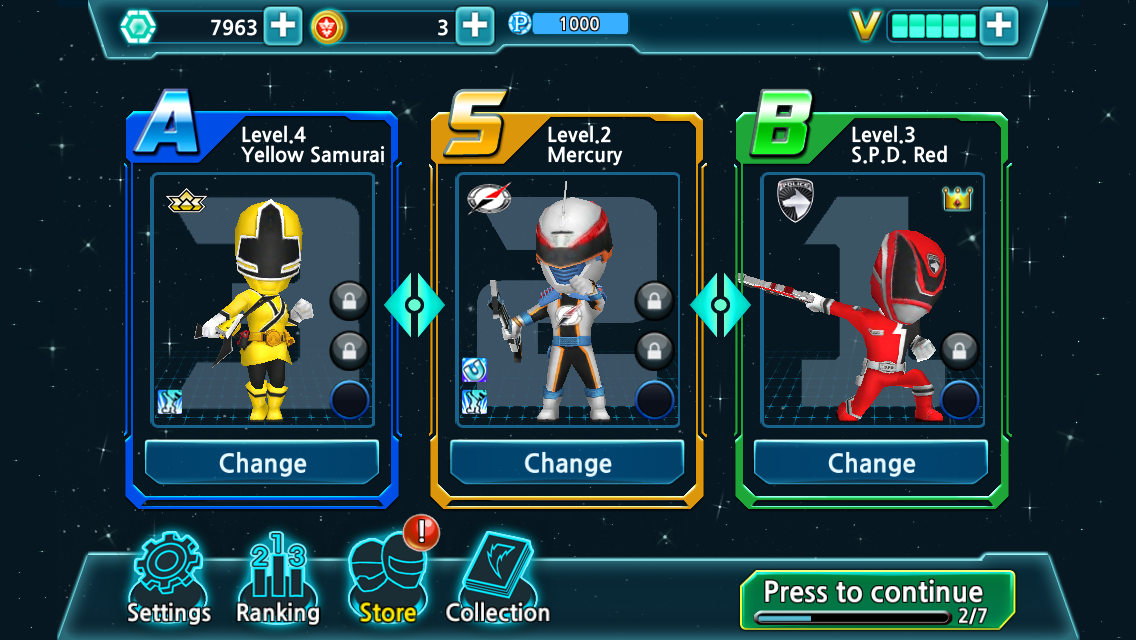Select the S.P.D. Red character card
Screen dimensions: 1136x640
click(x=871, y=300)
